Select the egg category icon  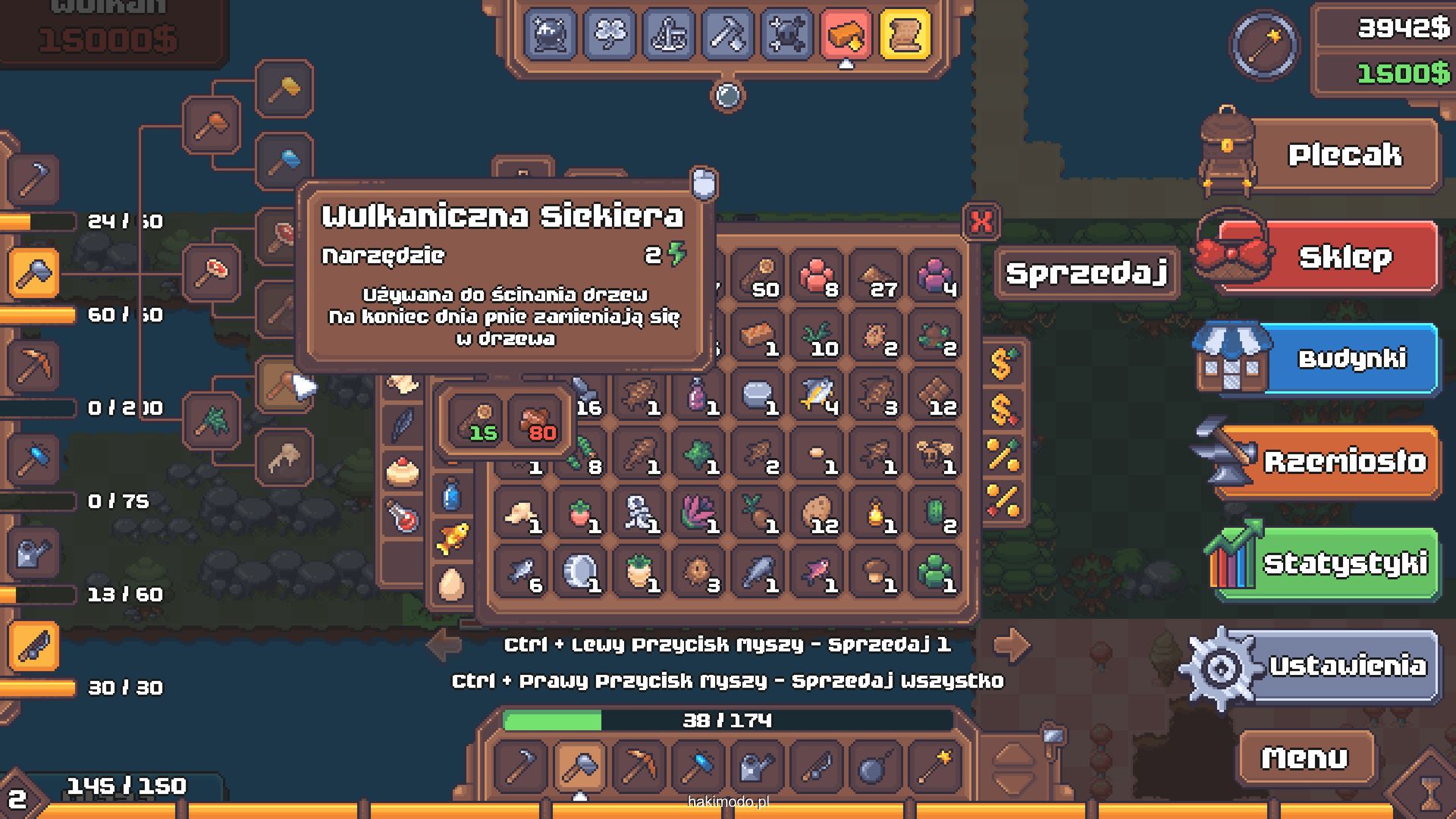pos(451,585)
